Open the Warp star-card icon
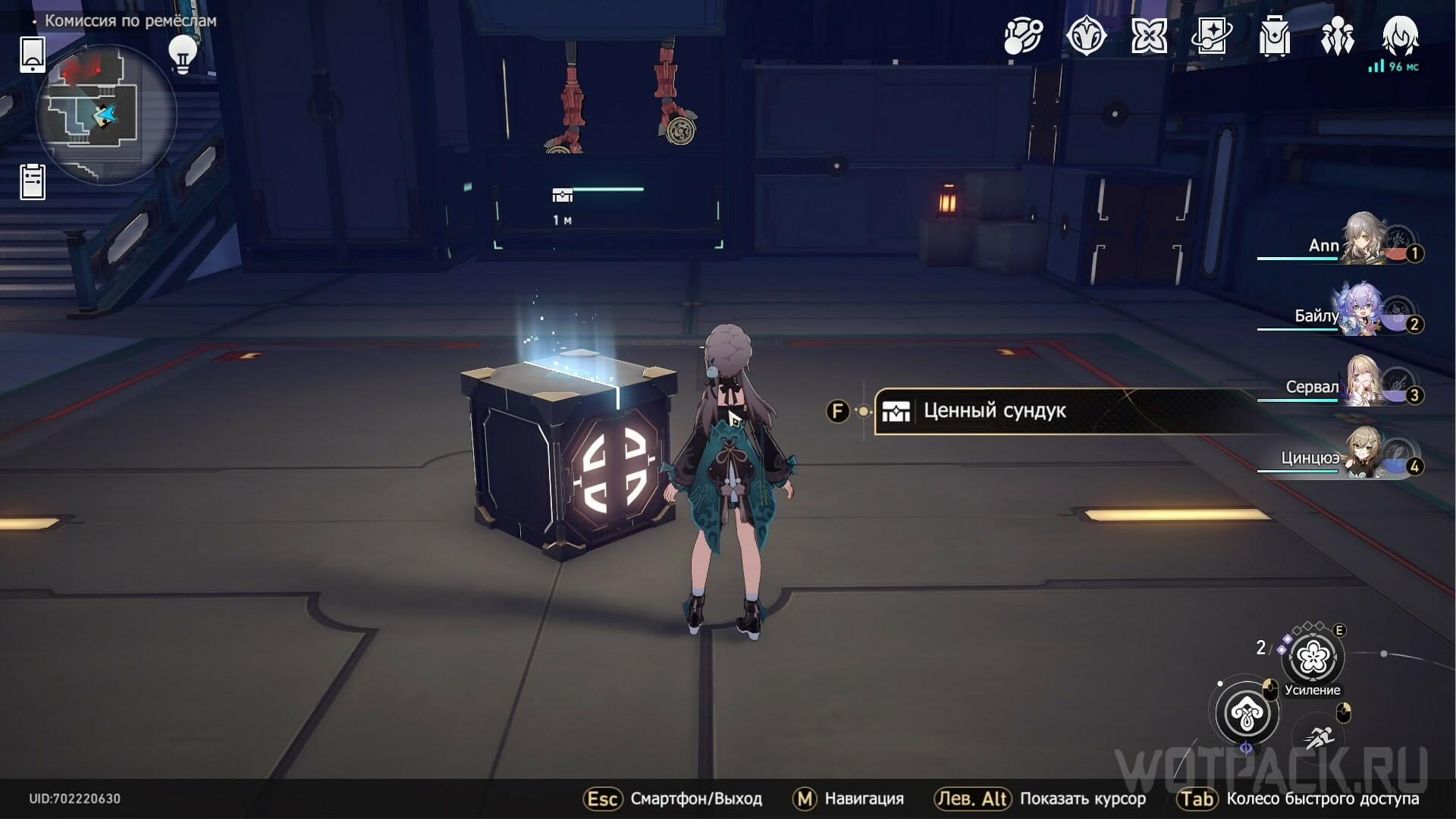The width and height of the screenshot is (1456, 819). 1212,36
